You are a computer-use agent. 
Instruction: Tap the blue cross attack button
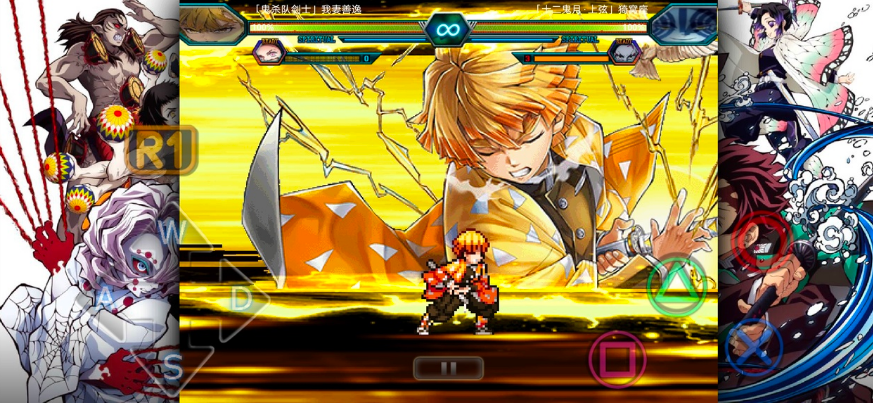(754, 347)
